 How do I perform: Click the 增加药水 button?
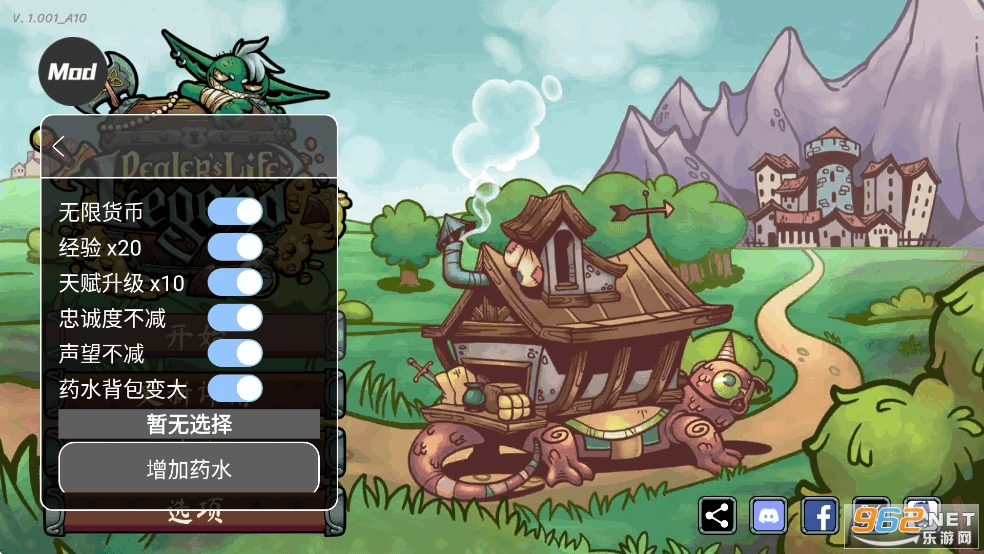click(x=189, y=467)
